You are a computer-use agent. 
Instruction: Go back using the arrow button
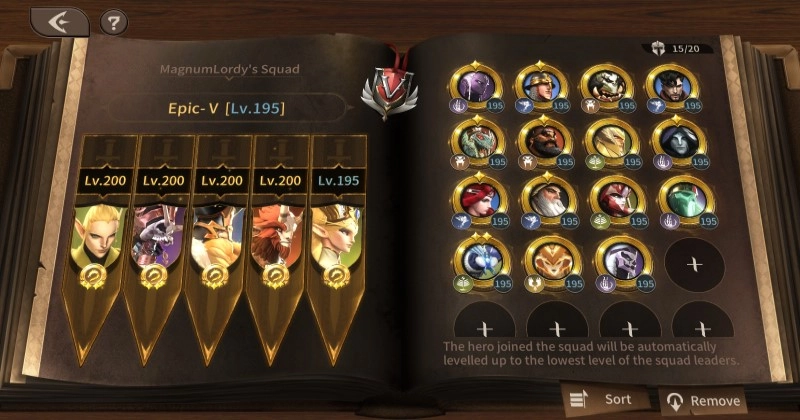click(x=58, y=22)
